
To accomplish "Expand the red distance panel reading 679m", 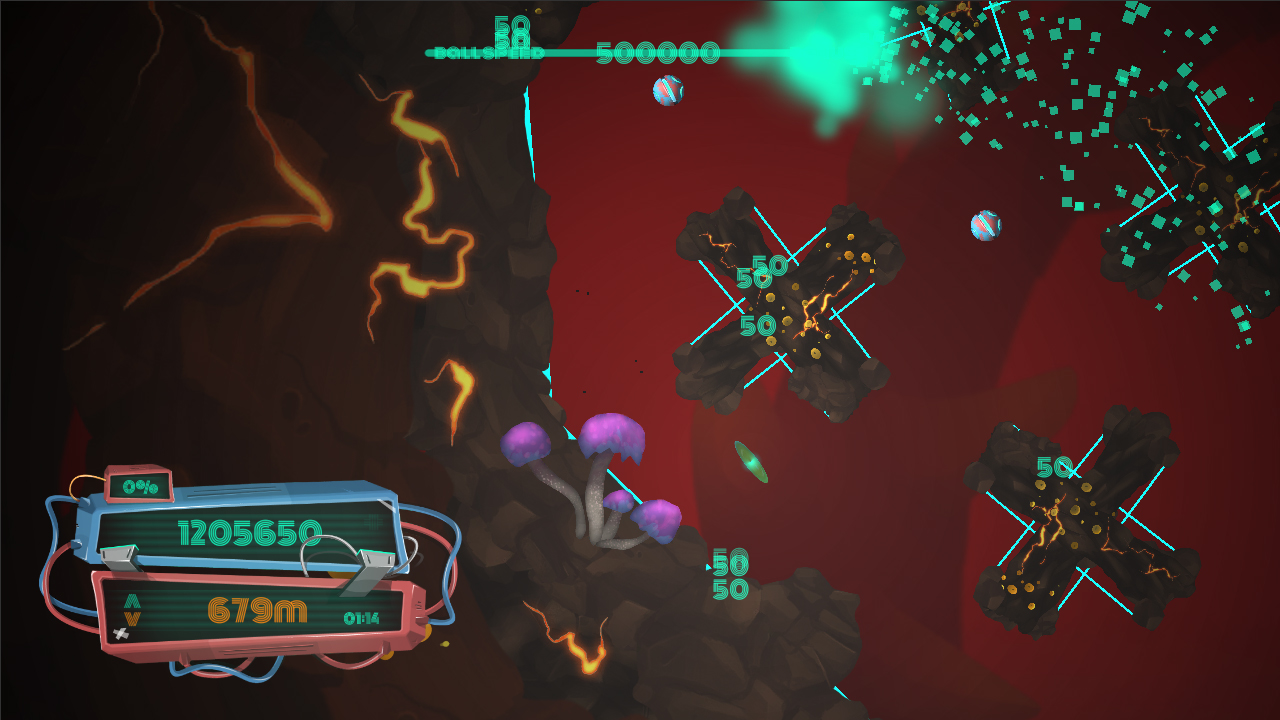I will coord(257,610).
